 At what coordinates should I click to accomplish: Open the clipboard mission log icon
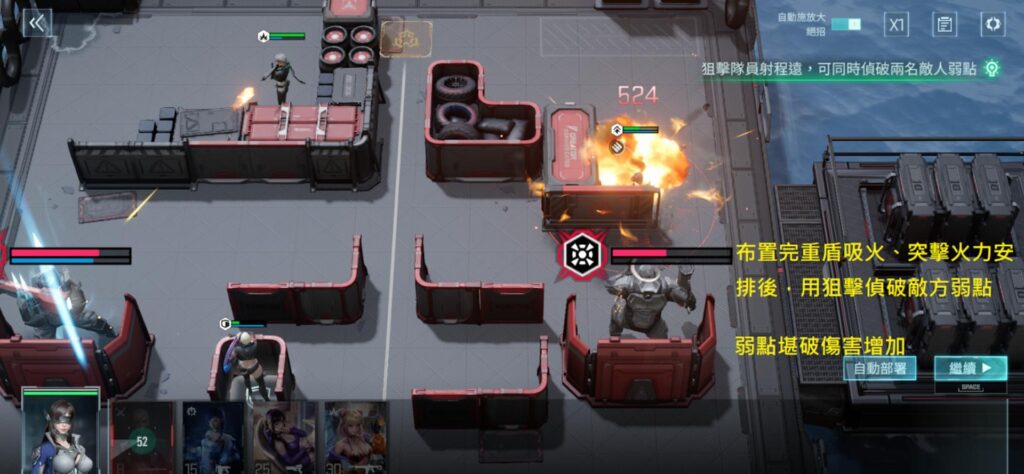[x=944, y=24]
